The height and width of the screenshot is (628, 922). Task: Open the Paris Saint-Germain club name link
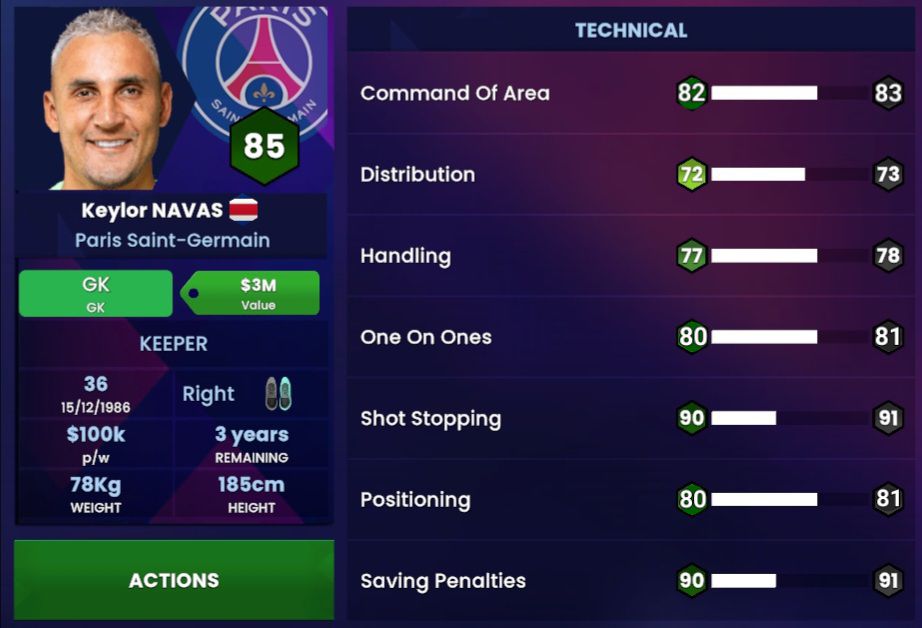point(172,240)
